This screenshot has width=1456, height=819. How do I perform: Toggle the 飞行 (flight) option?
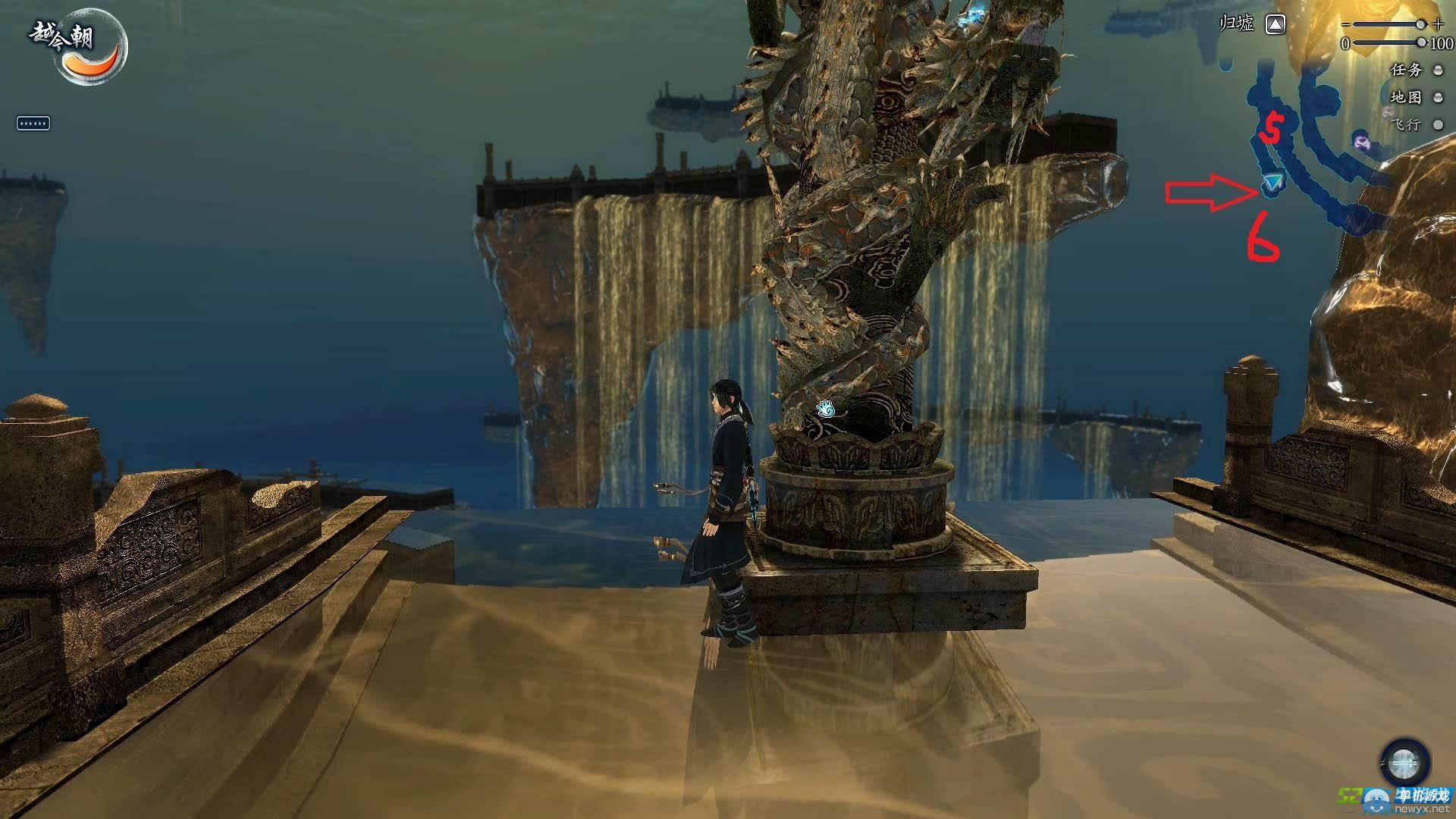pos(1437,124)
